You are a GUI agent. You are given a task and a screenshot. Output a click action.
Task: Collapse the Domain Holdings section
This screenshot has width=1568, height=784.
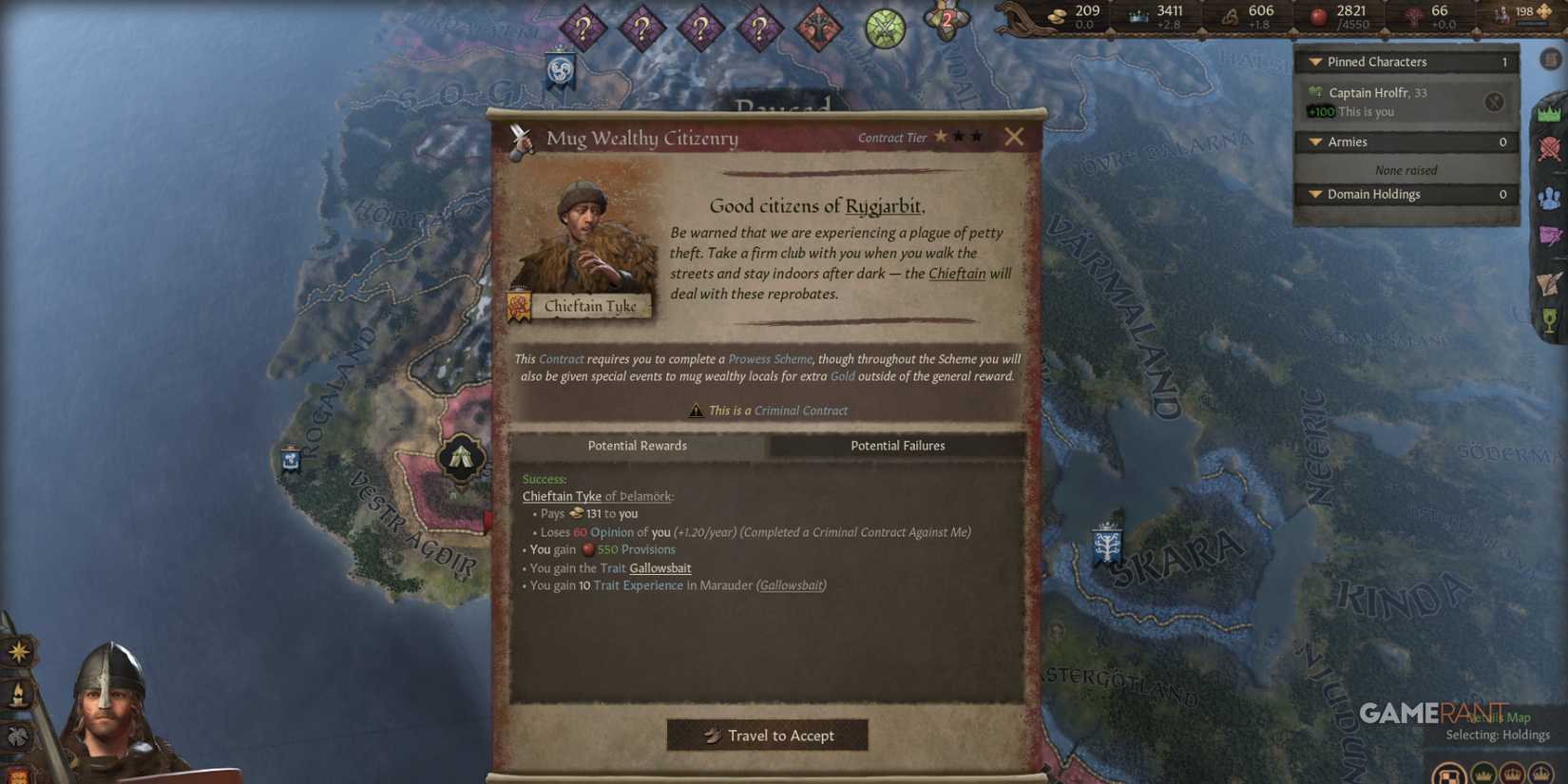[x=1313, y=194]
